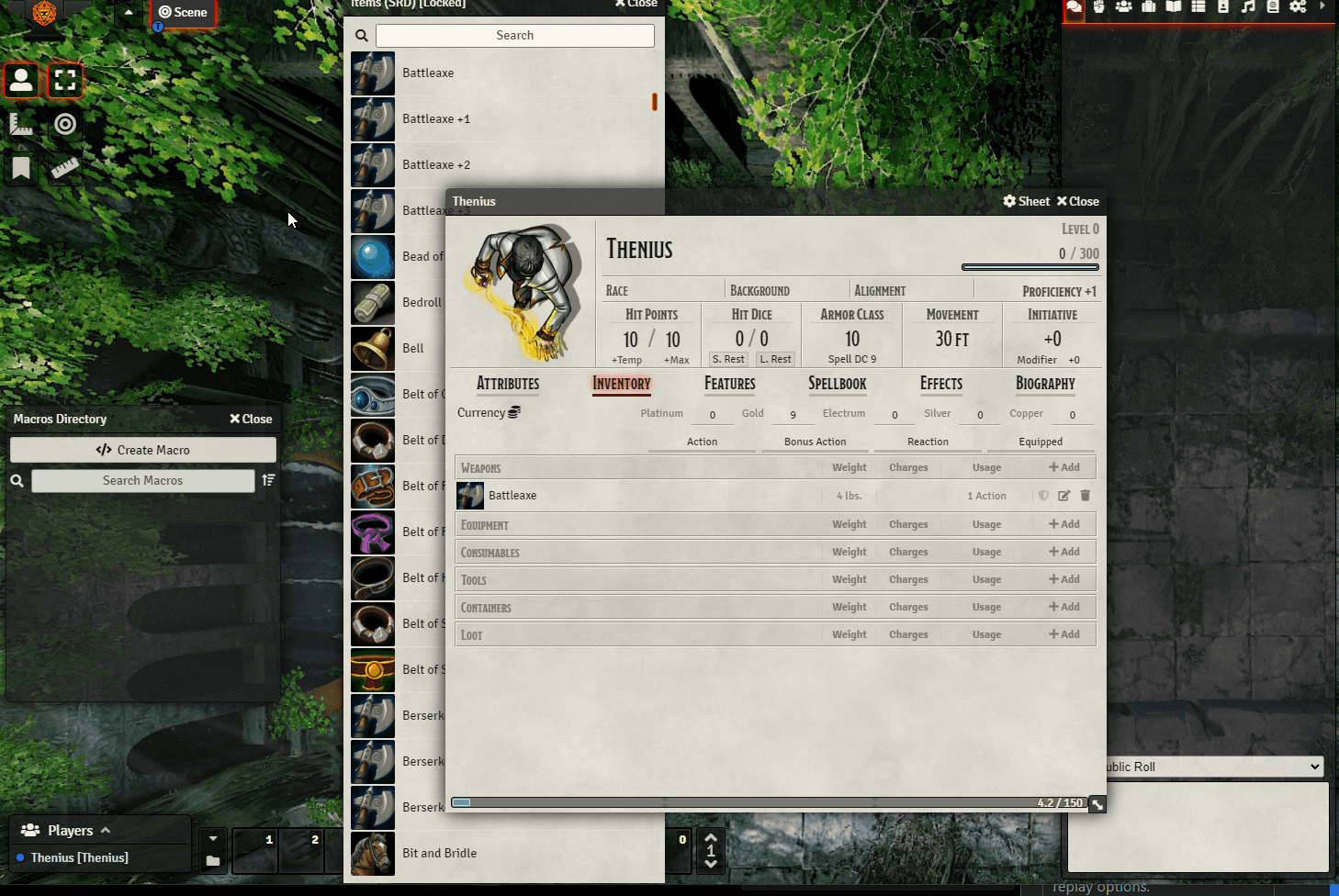Open the Items Directory suitcase icon
Image resolution: width=1339 pixels, height=896 pixels.
(x=1148, y=7)
